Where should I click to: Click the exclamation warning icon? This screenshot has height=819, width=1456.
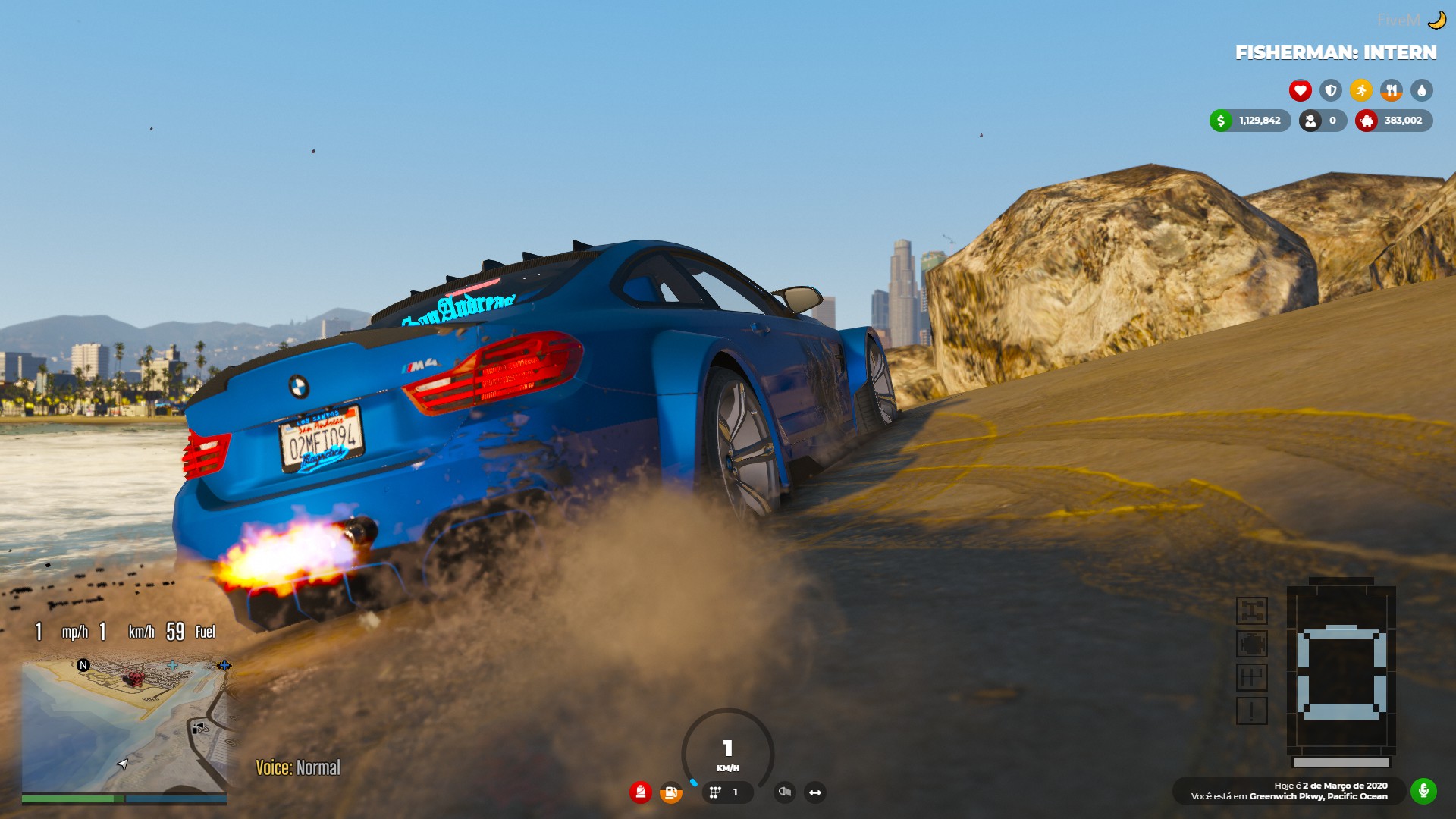pos(1251,711)
